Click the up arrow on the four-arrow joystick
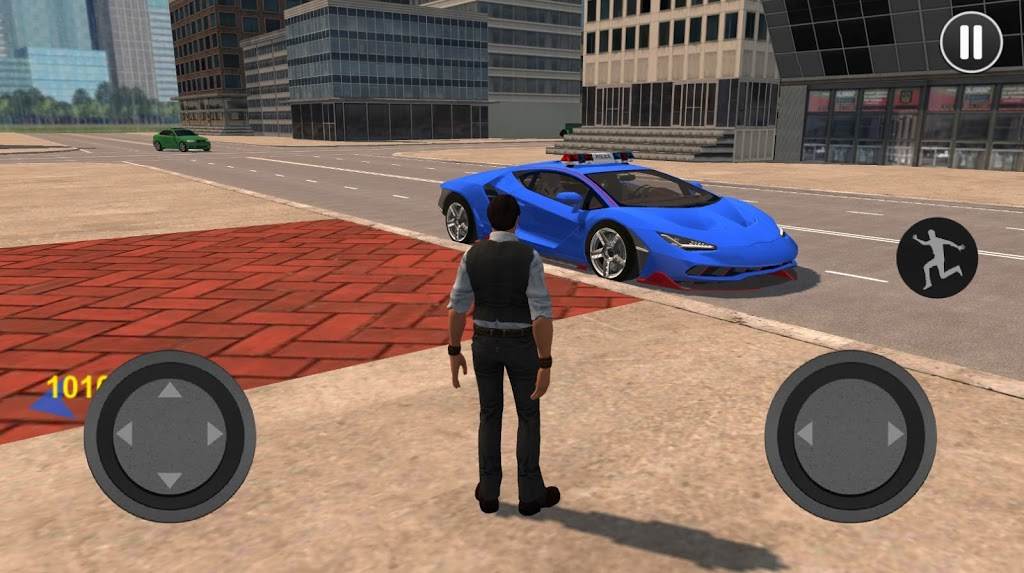This screenshot has height=573, width=1024. click(x=170, y=390)
